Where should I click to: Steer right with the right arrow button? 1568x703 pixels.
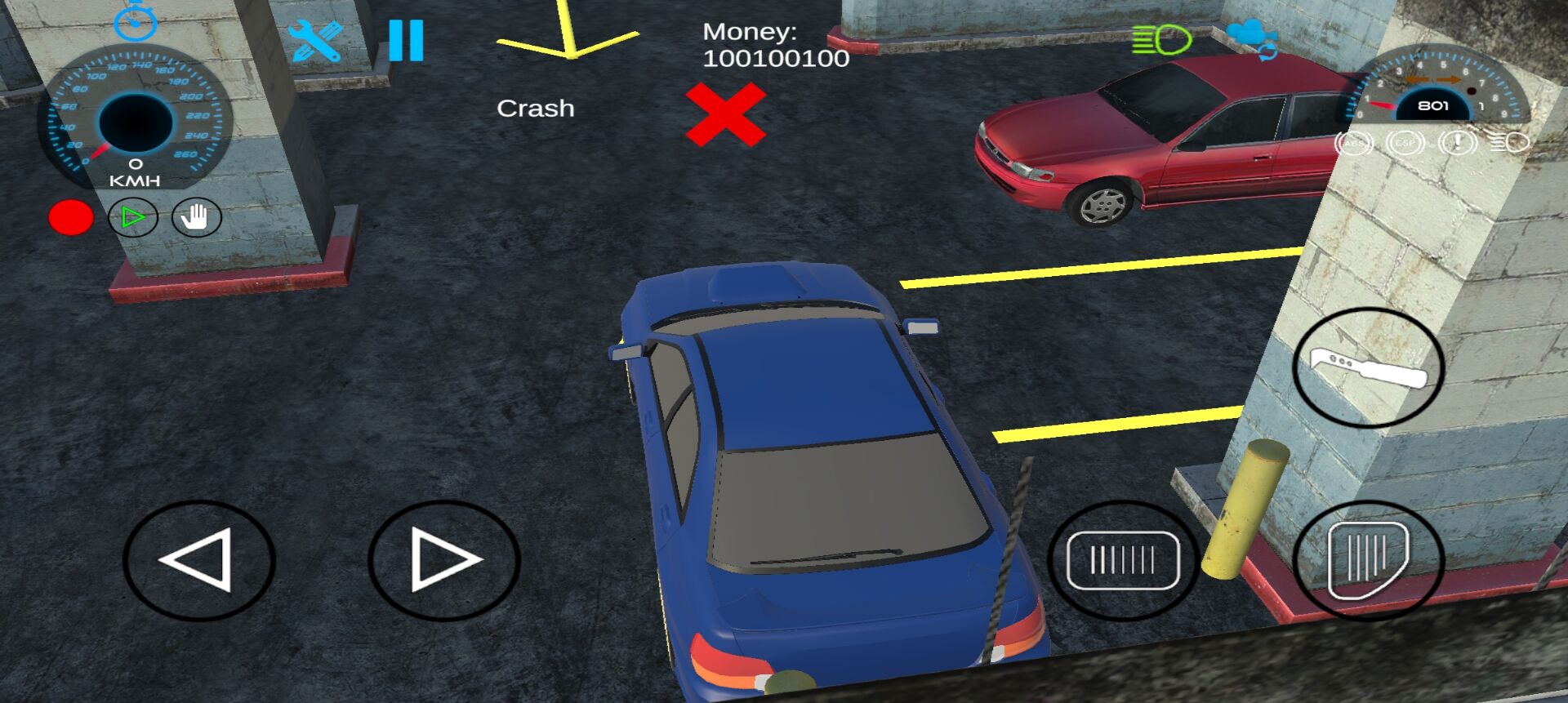[x=443, y=560]
